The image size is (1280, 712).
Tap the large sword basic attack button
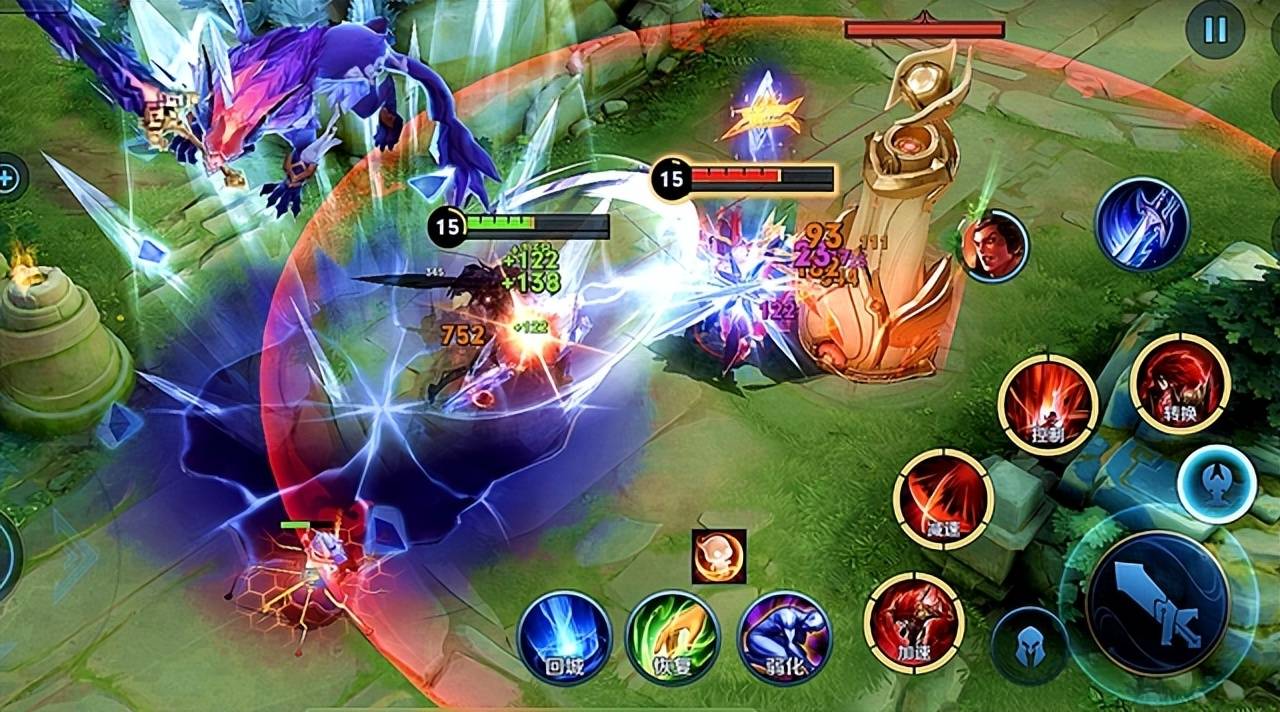1157,603
